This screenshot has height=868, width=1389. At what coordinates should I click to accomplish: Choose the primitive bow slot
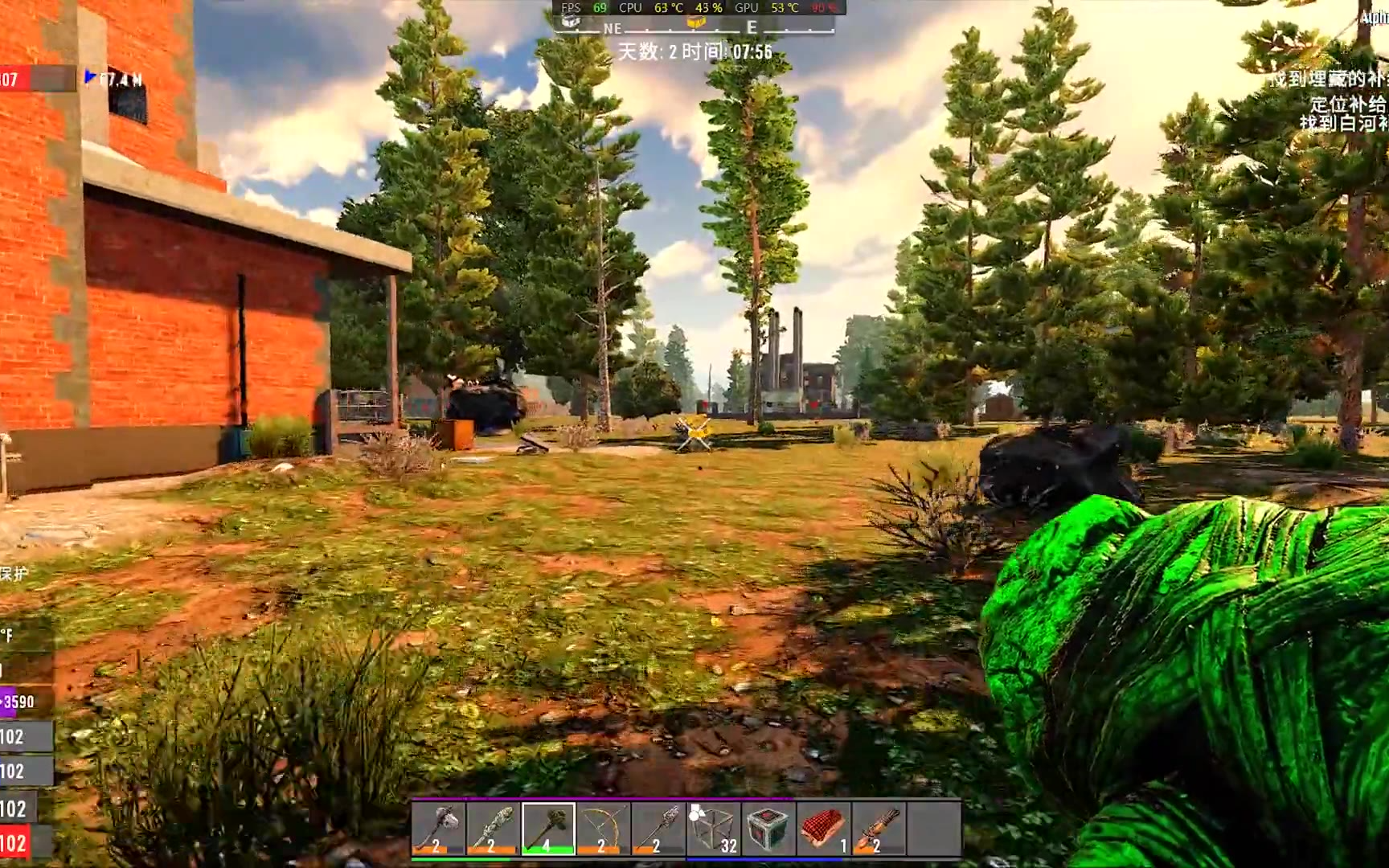tap(603, 828)
